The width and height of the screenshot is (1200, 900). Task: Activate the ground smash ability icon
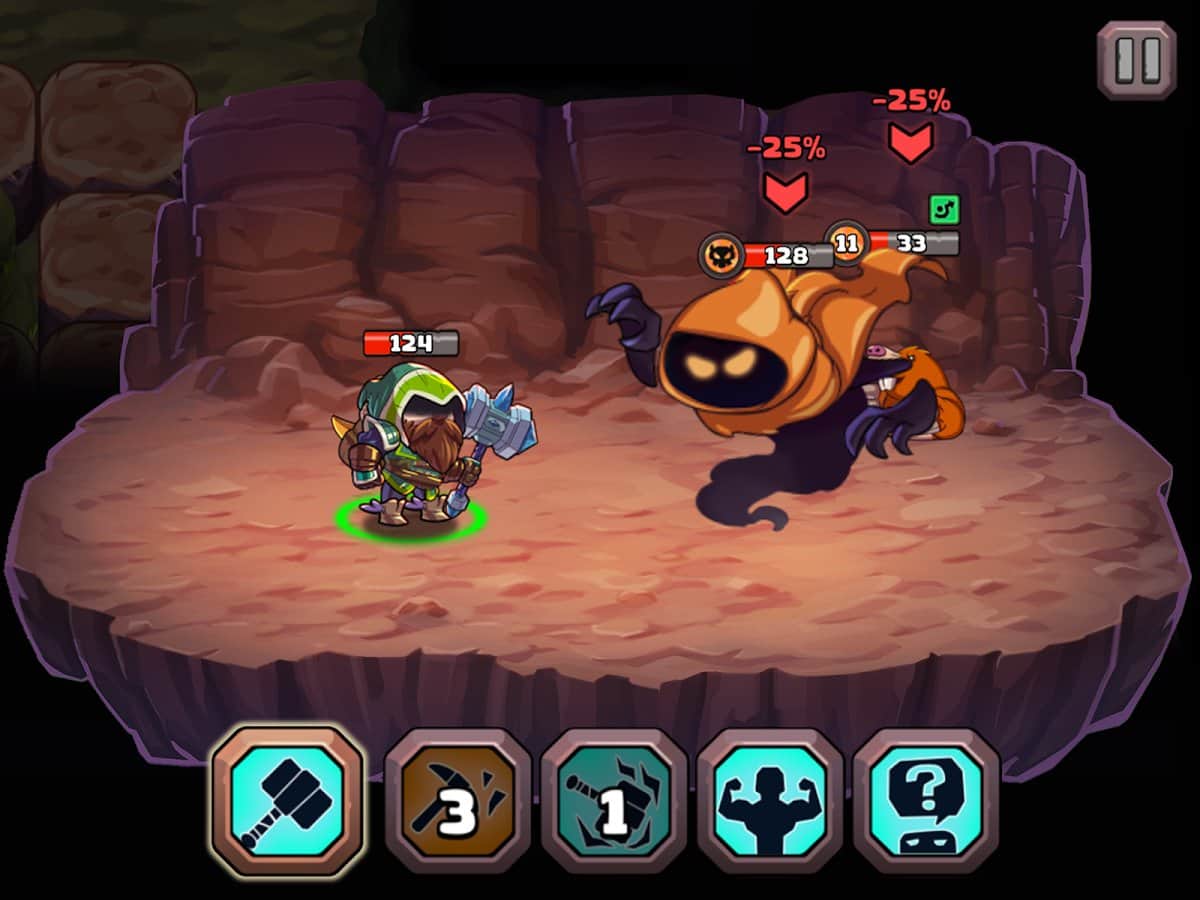pos(614,800)
